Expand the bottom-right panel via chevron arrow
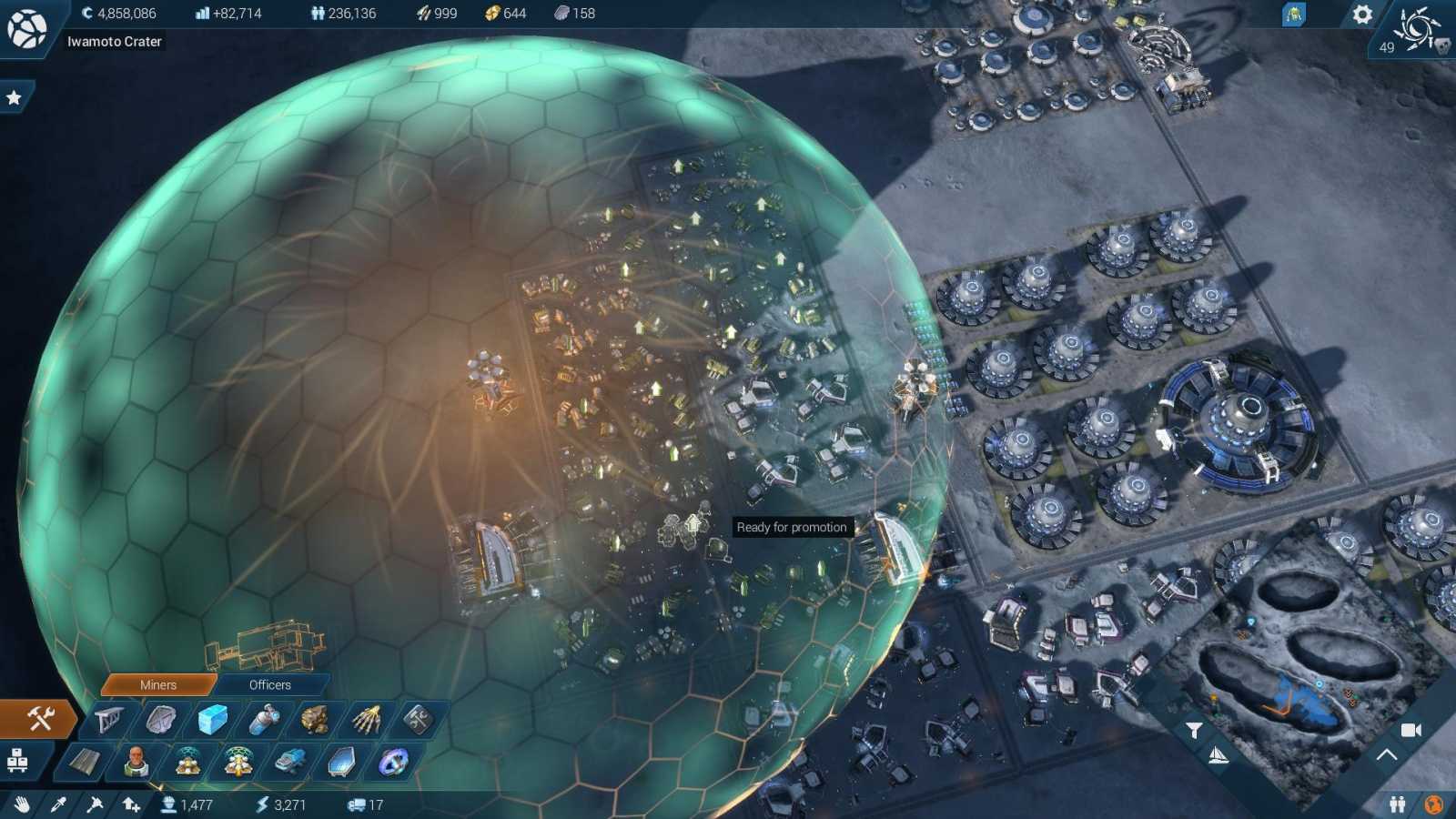Screen dimensions: 1456x819 coord(1386,754)
